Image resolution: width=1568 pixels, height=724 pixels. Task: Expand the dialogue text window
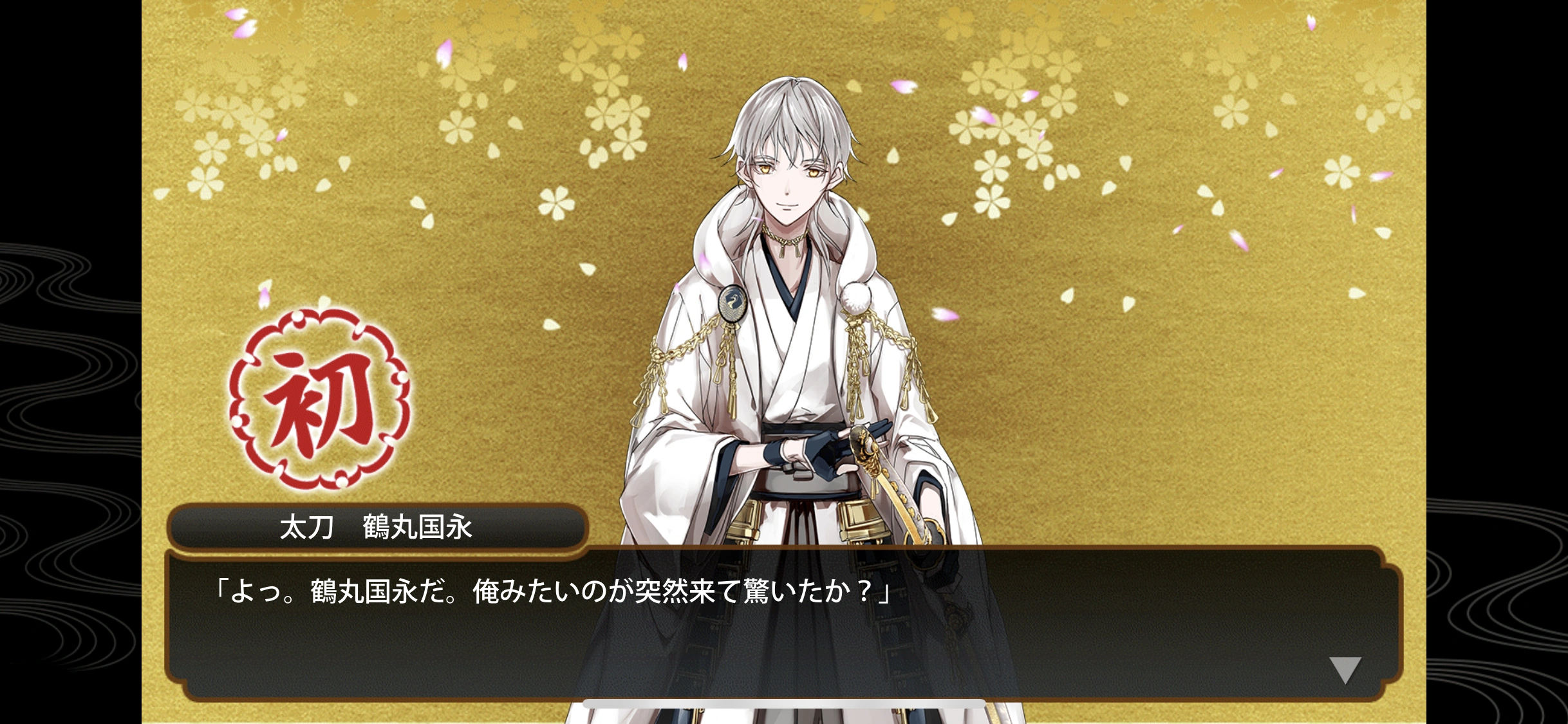click(x=772, y=611)
